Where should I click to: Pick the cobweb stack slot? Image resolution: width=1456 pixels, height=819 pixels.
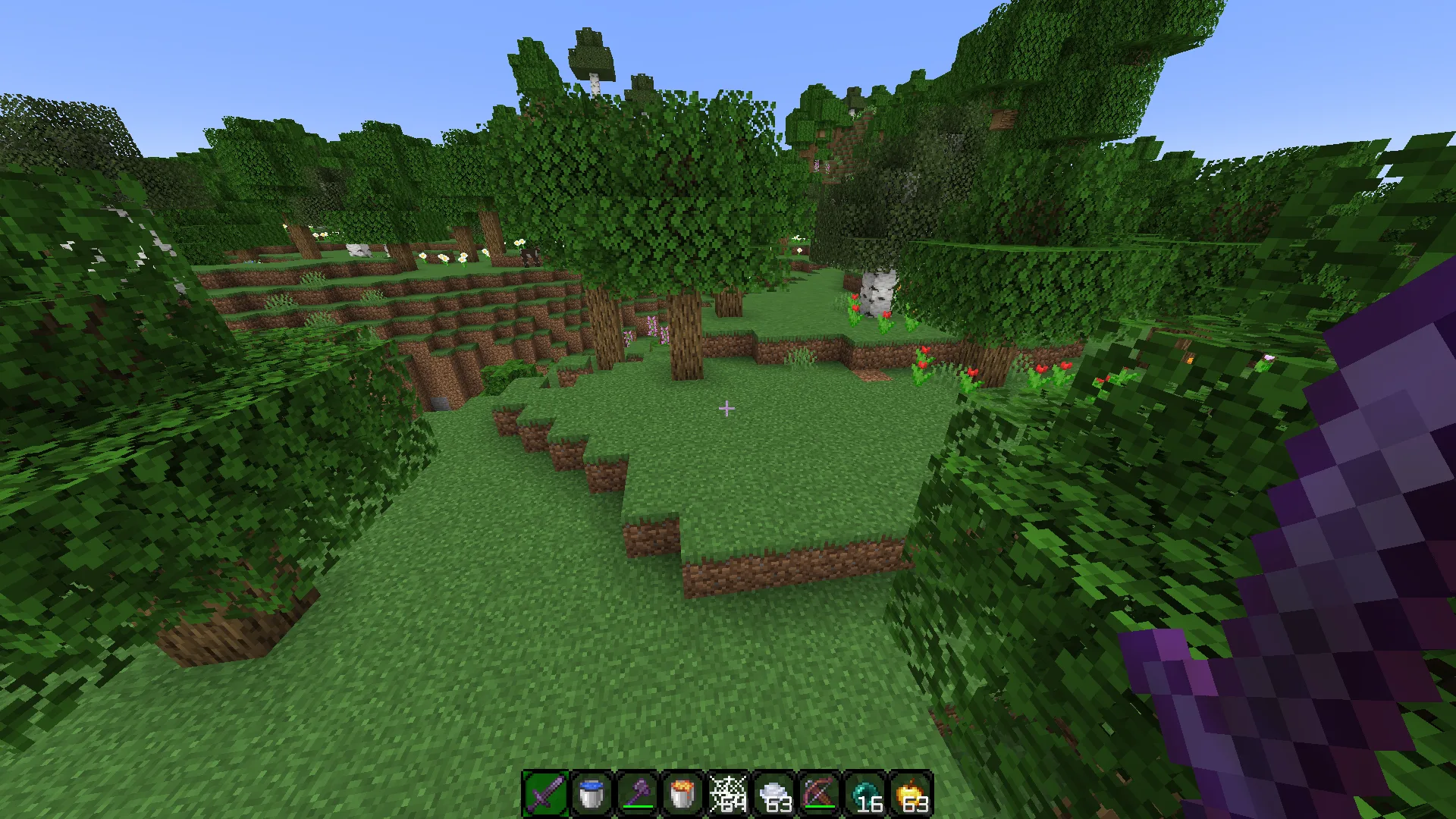727,795
